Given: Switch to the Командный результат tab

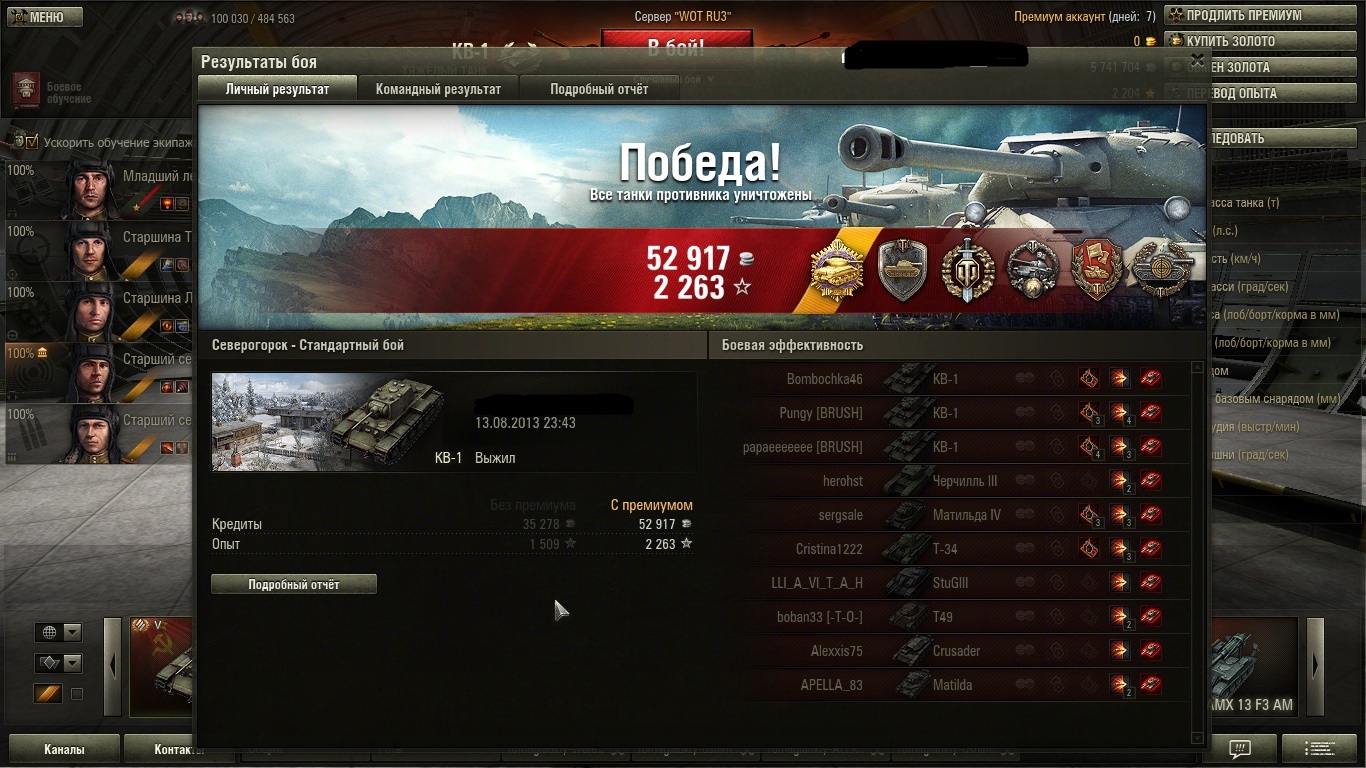Looking at the screenshot, I should point(438,89).
